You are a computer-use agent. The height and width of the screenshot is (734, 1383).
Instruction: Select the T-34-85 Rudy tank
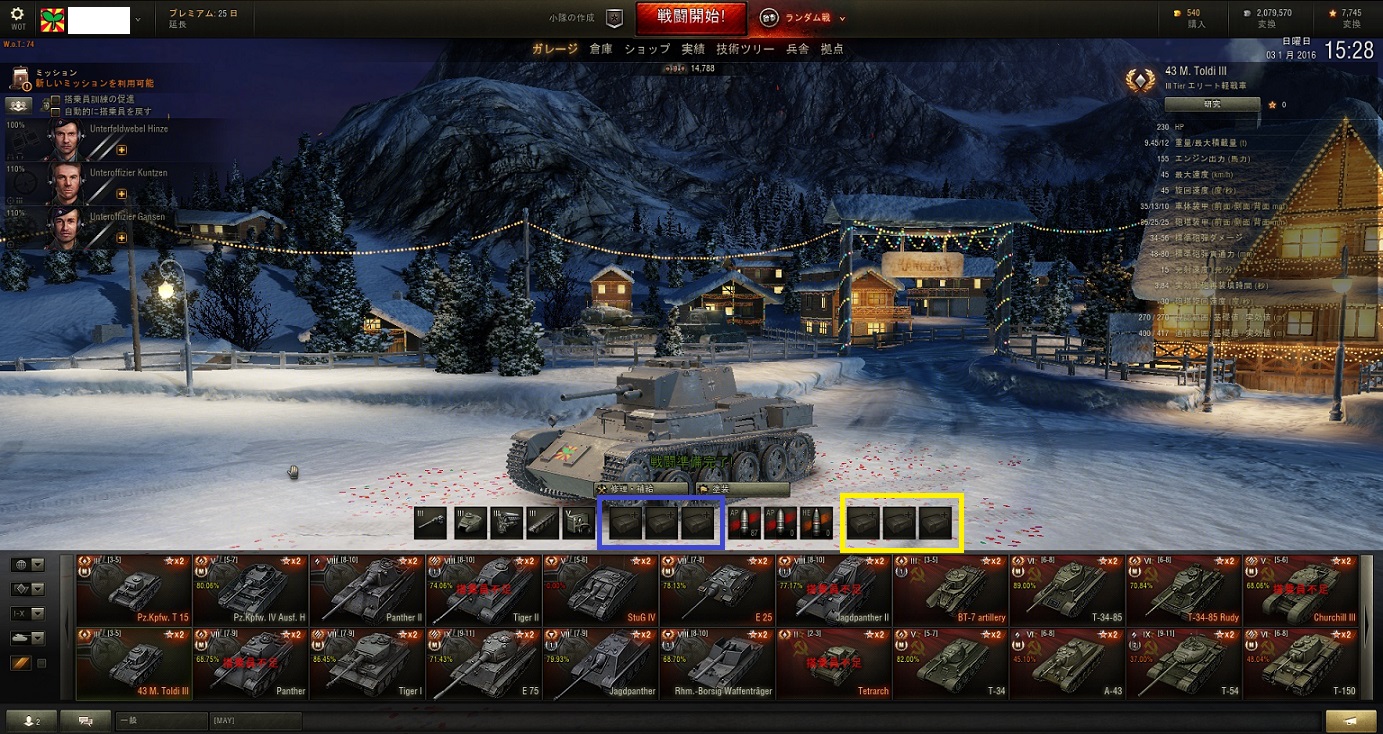tap(1184, 590)
